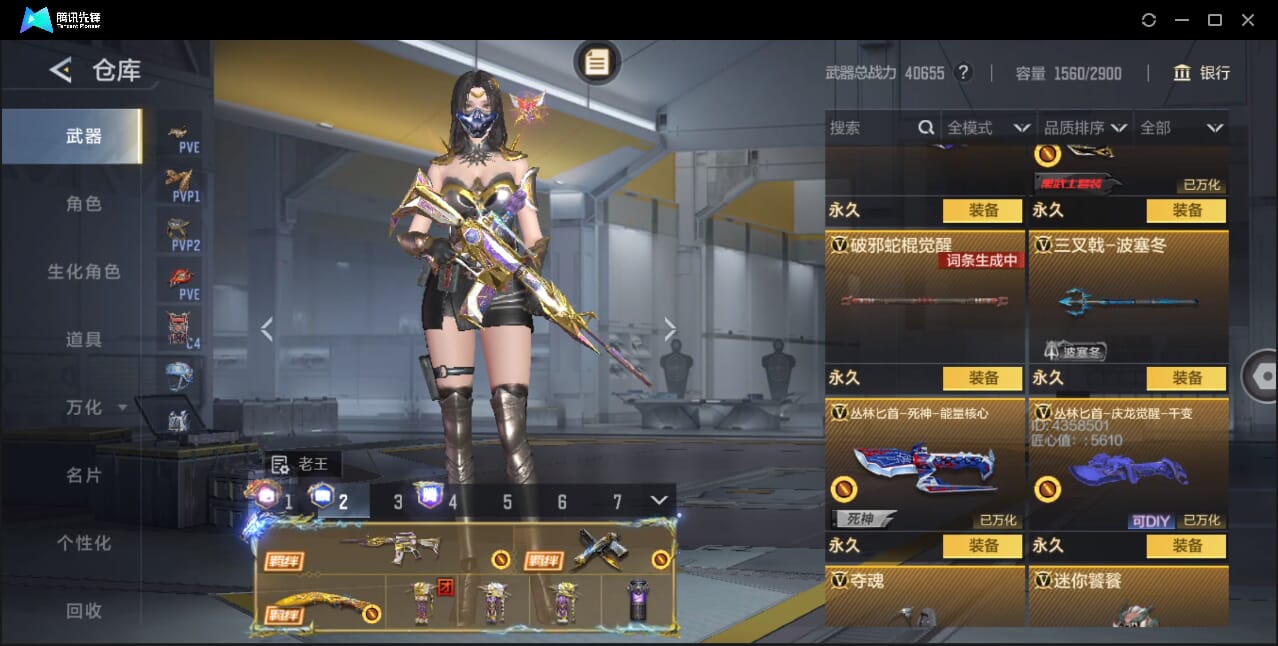Switch to 个性化 personalization tab

(83, 543)
